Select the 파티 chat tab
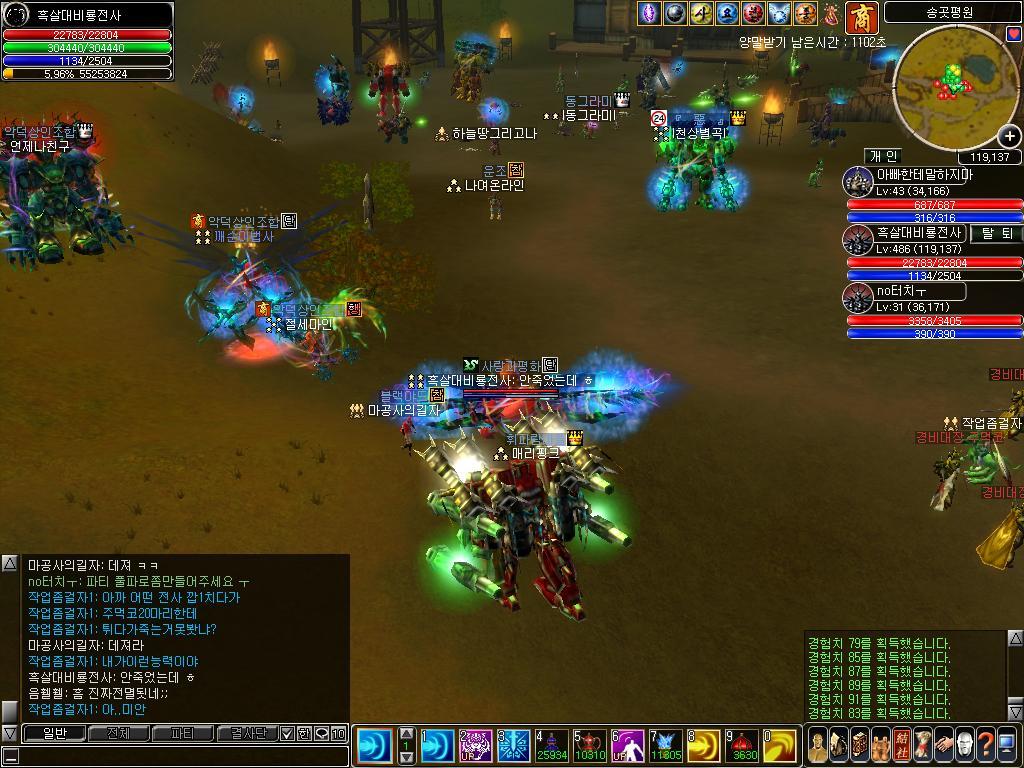Screen dimensions: 1024x768 pyautogui.click(x=182, y=733)
